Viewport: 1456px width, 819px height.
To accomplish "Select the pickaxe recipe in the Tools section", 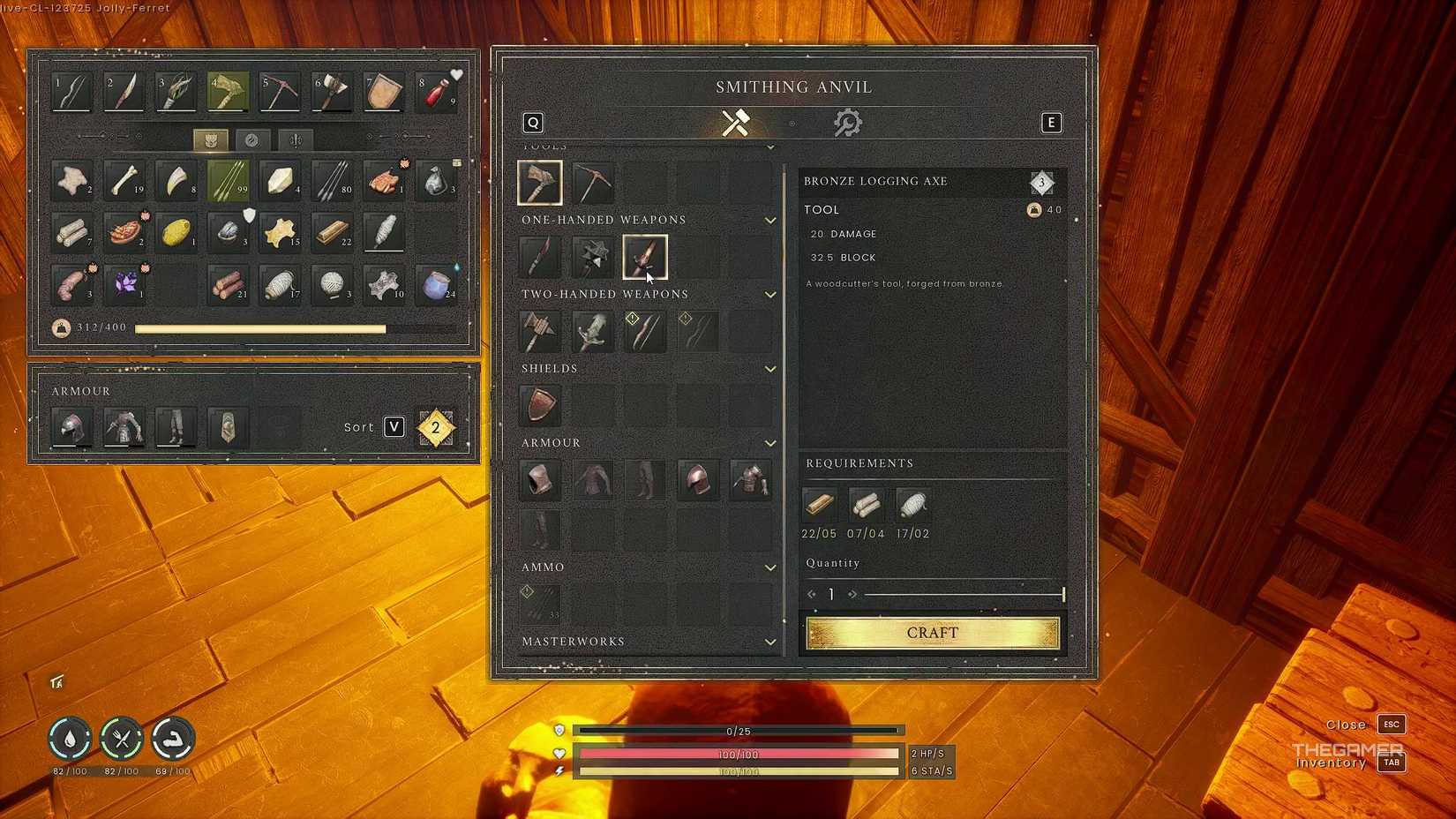I will pos(592,182).
